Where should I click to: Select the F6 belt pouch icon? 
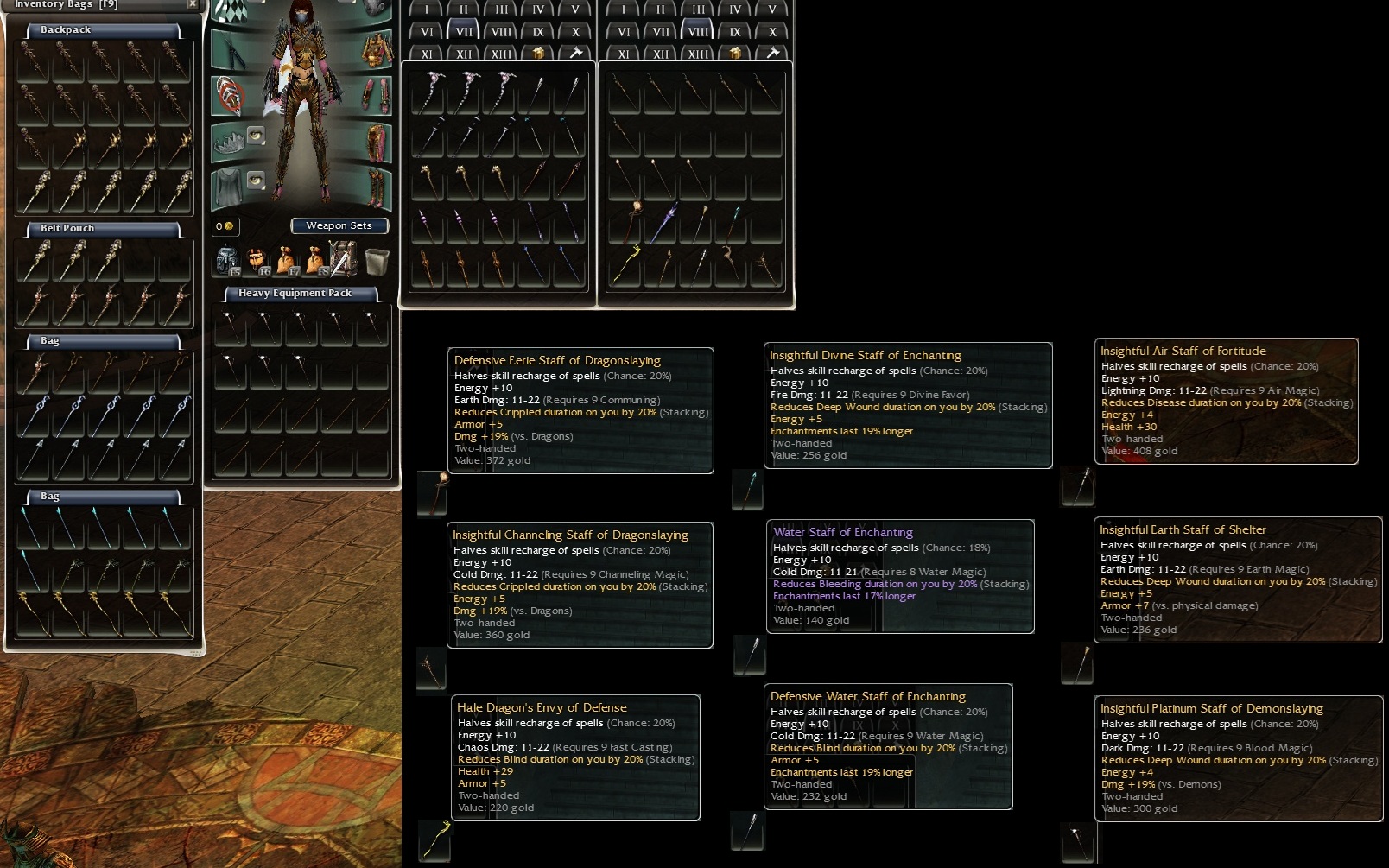(257, 260)
